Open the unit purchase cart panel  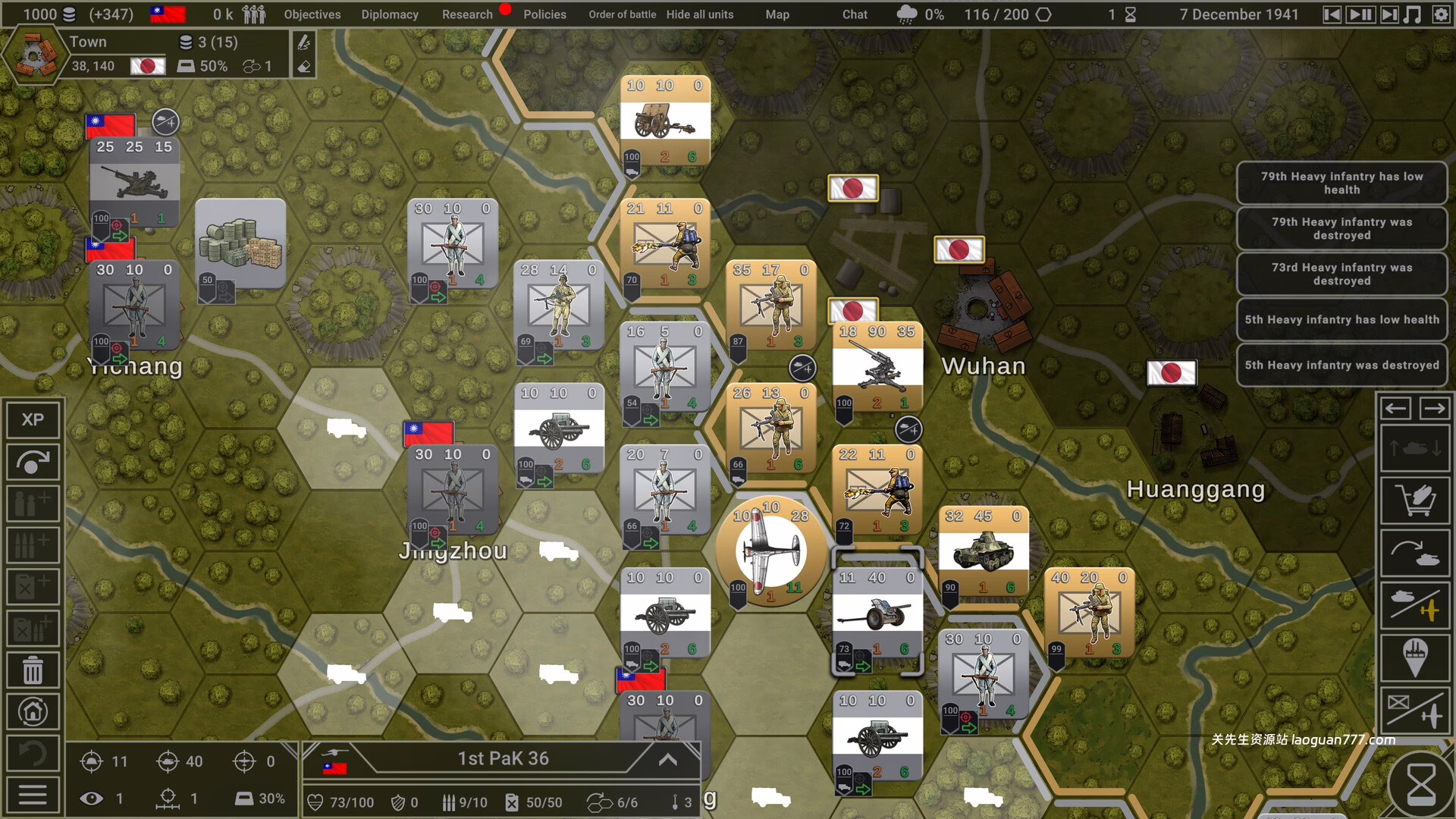(1415, 501)
